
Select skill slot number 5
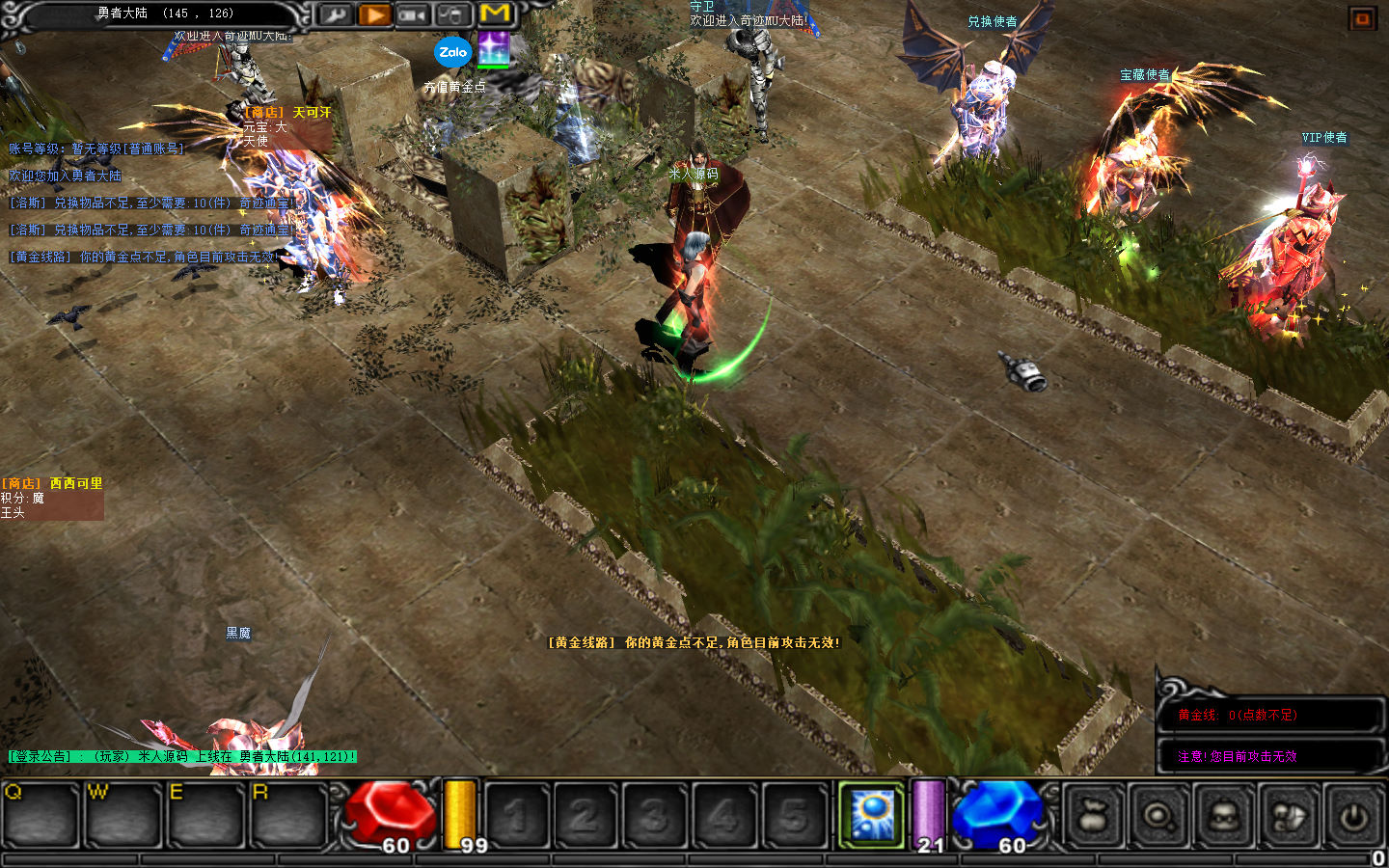click(x=794, y=817)
